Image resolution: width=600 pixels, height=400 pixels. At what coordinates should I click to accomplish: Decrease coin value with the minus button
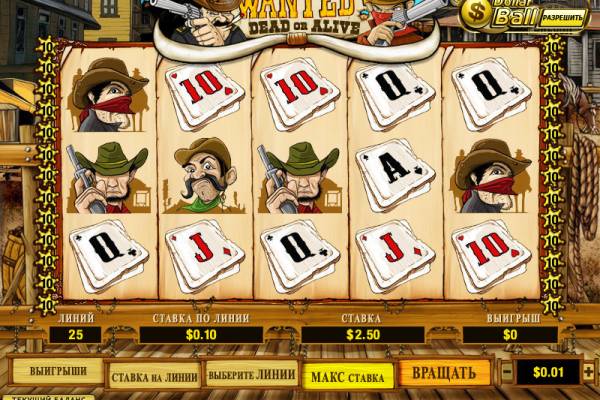(x=508, y=373)
